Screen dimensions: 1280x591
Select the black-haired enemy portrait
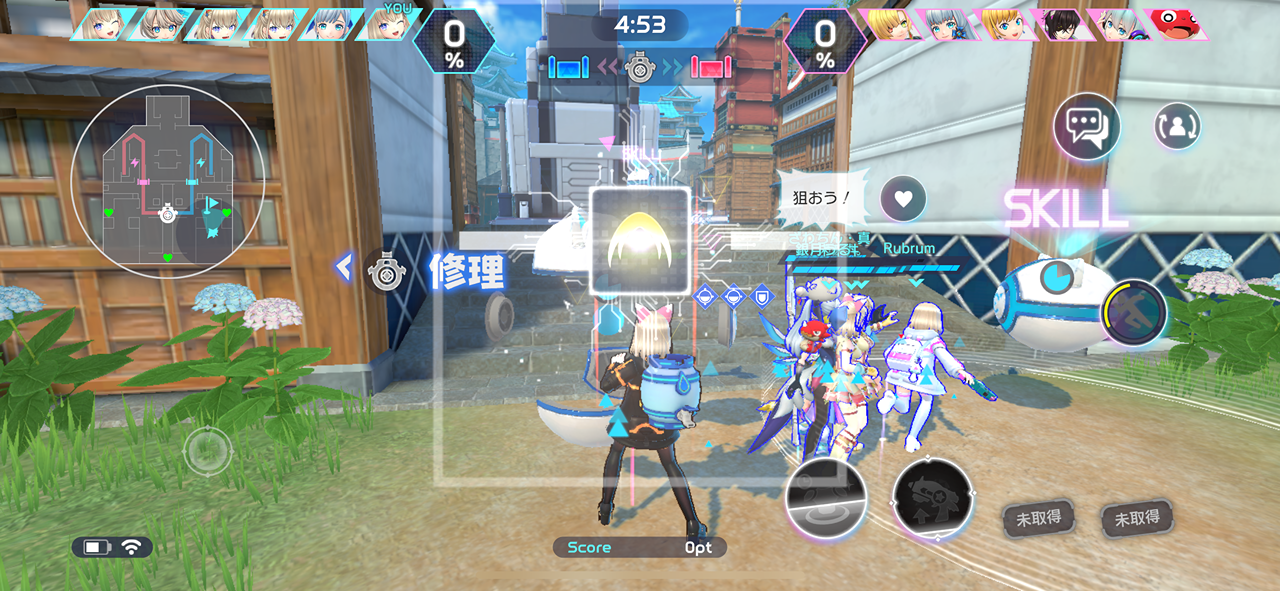click(1061, 24)
